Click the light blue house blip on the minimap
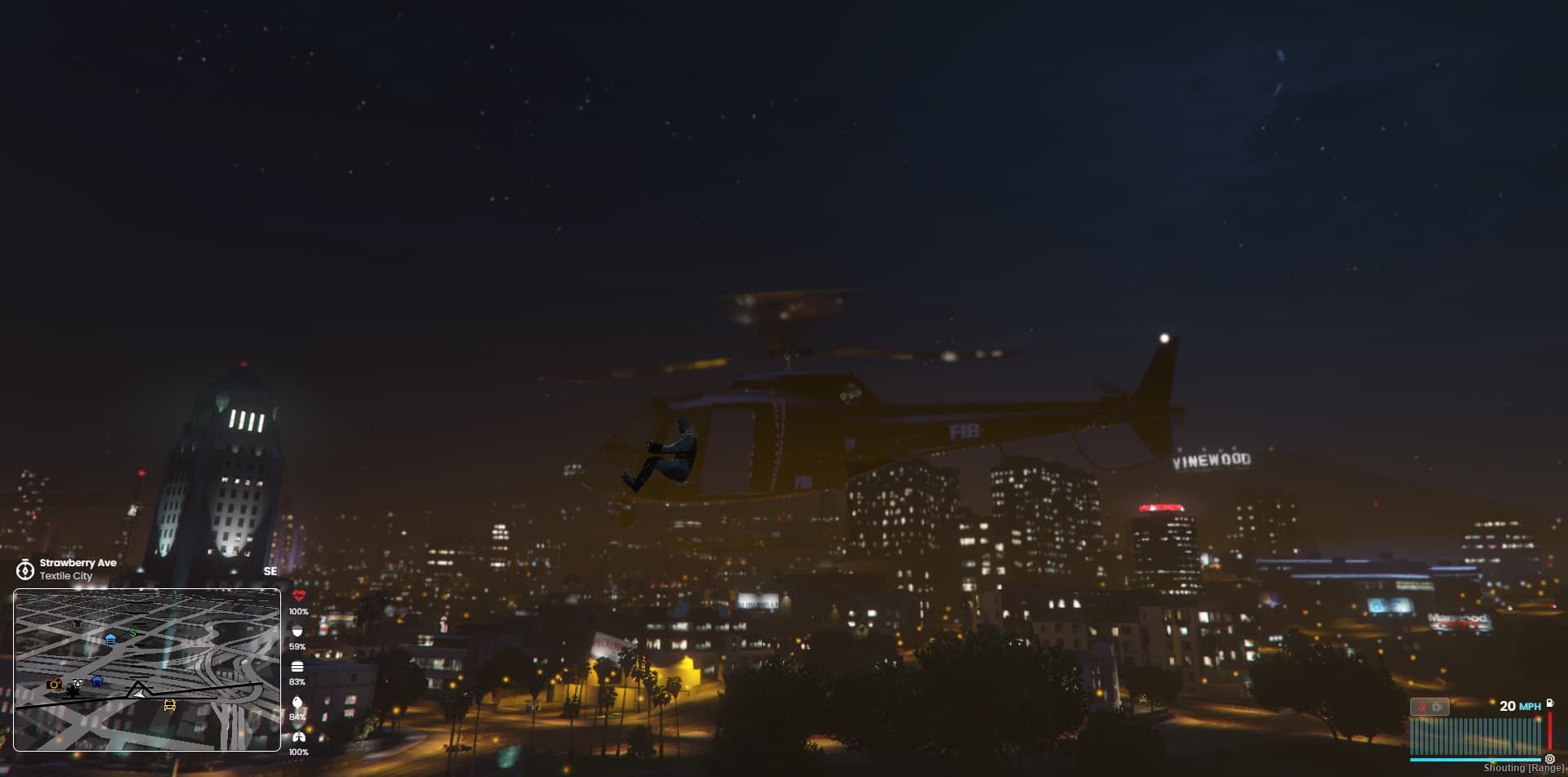The height and width of the screenshot is (777, 1568). pos(110,639)
